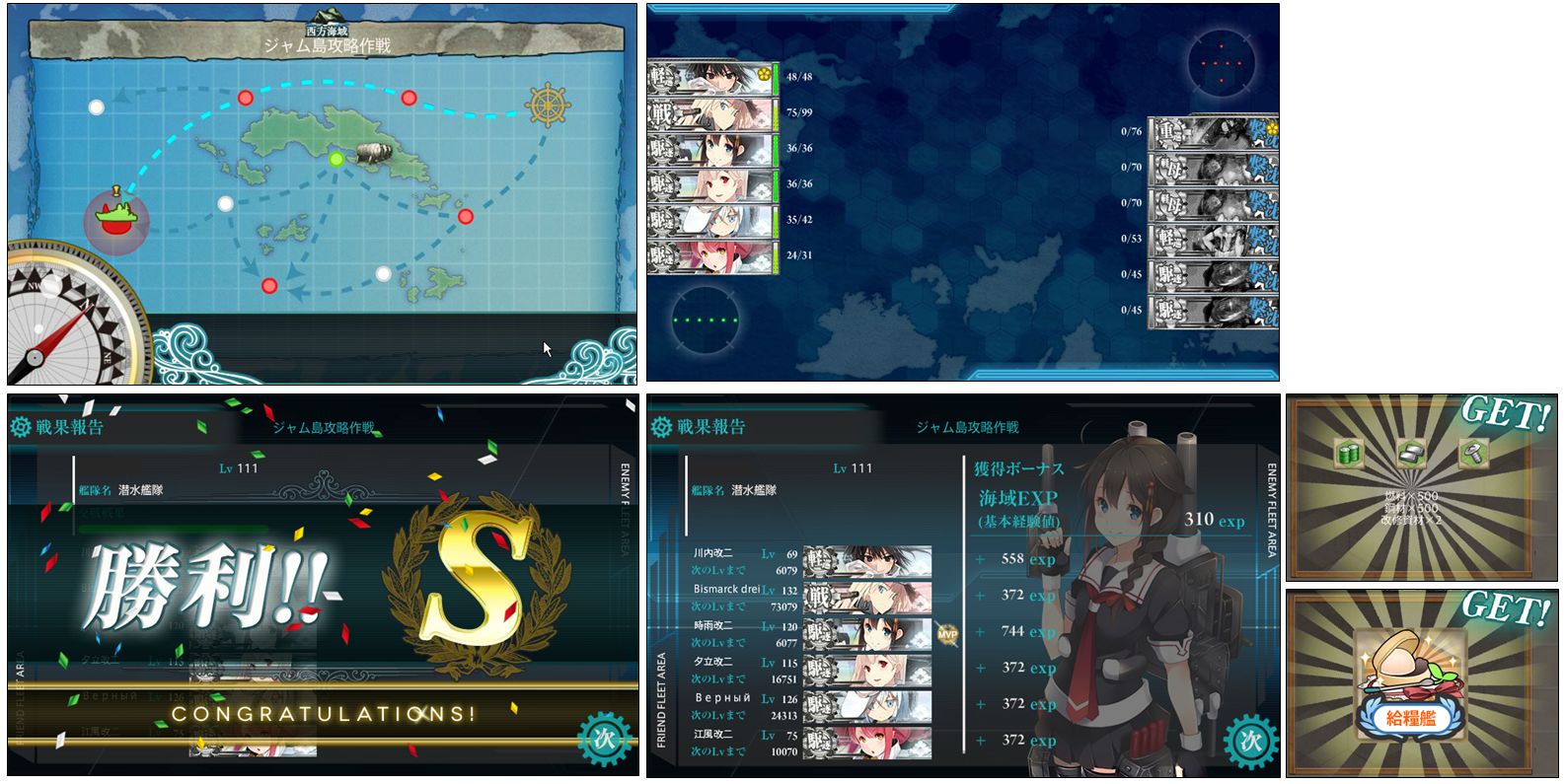Click the 次 gear button beside the EXP results
Screen dimensions: 1564x784
click(1249, 741)
